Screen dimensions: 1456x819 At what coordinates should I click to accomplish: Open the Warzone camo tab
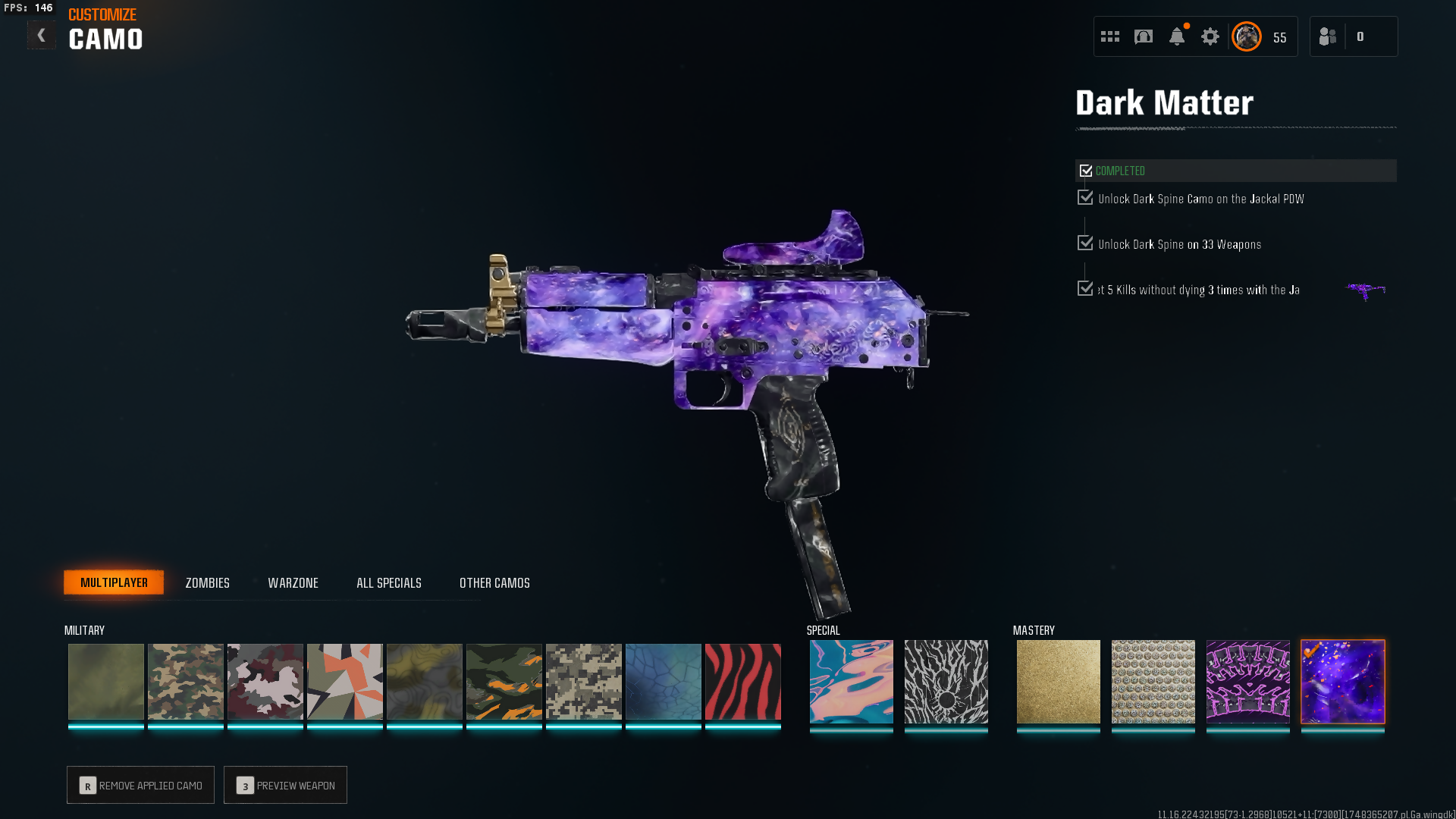(293, 583)
